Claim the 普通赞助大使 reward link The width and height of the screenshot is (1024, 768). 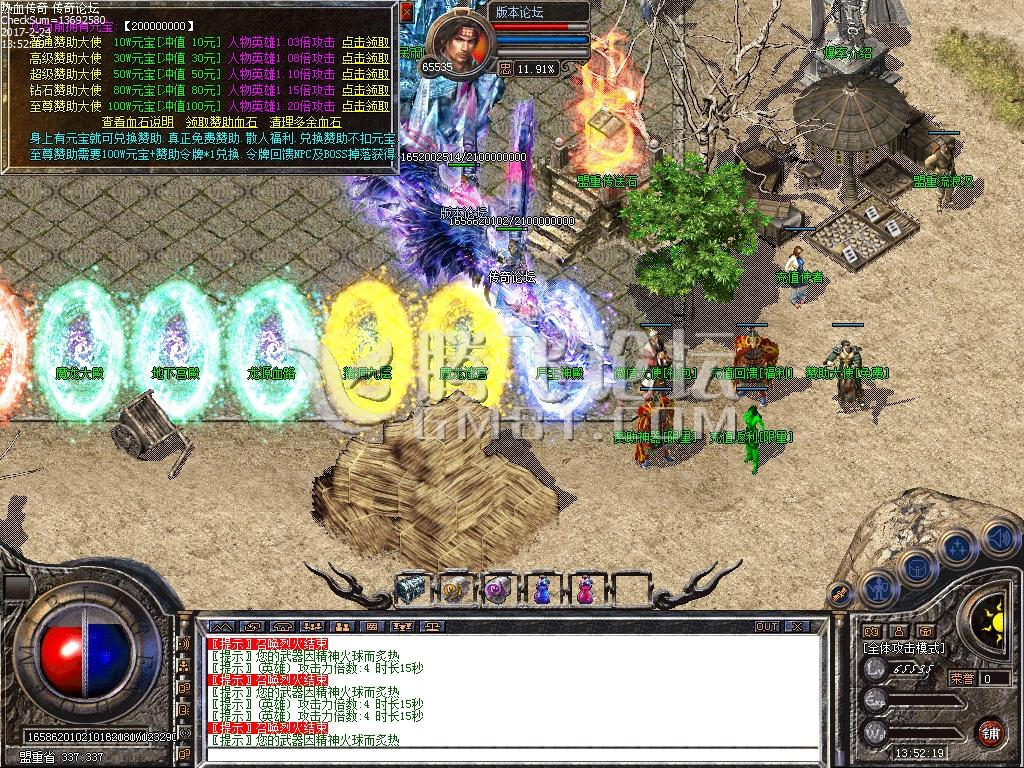point(365,43)
